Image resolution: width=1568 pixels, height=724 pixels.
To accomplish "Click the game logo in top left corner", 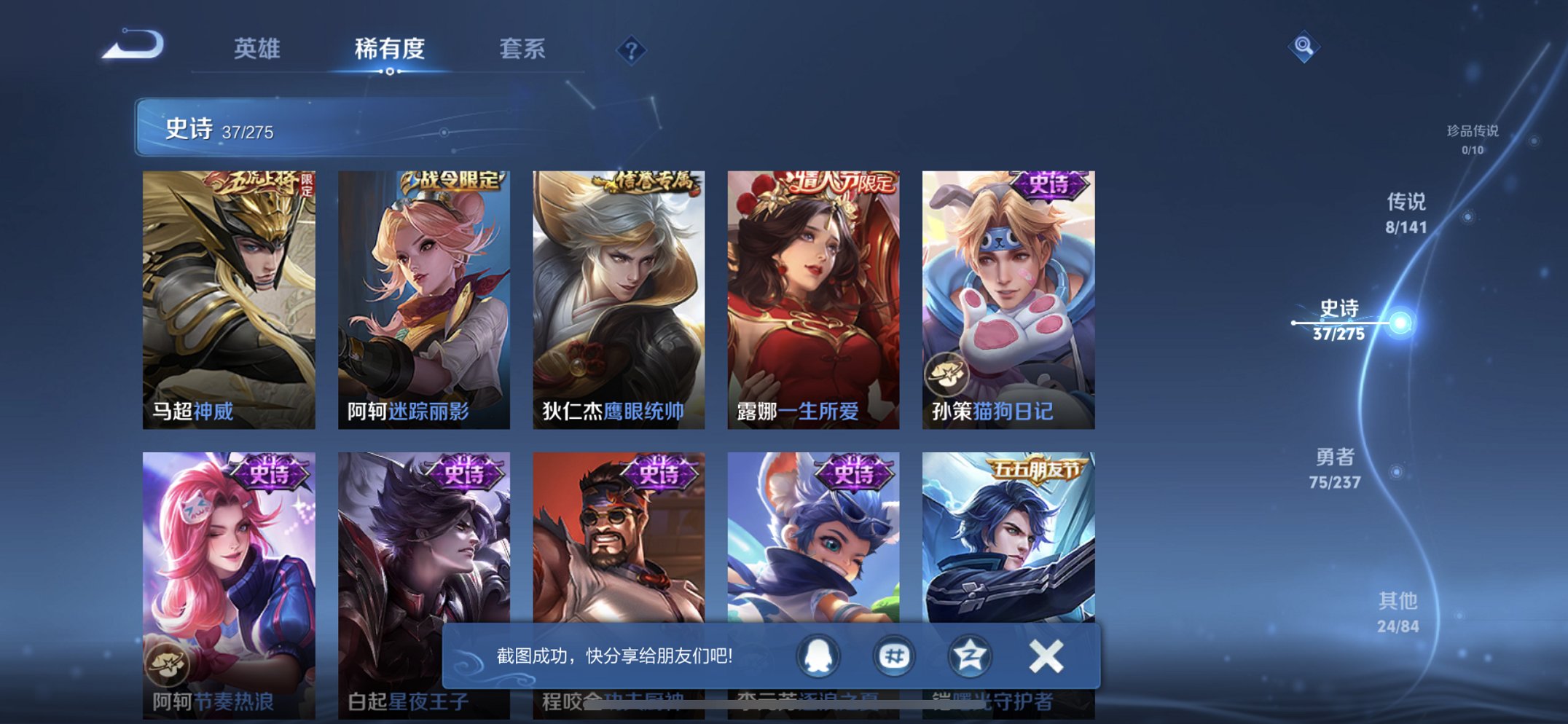I will point(131,45).
